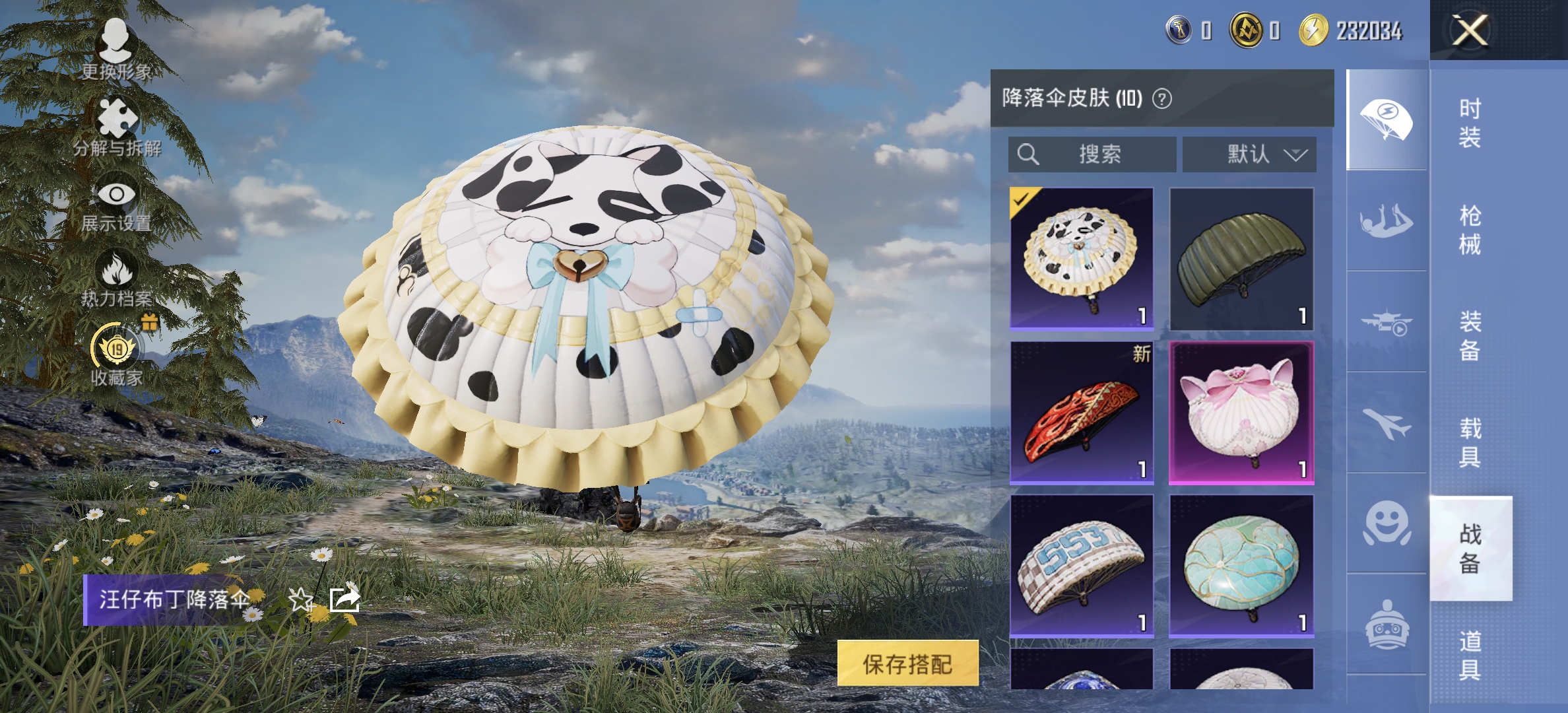Open 分解与拆解 dismantle icon
Image resolution: width=1568 pixels, height=713 pixels.
pyautogui.click(x=117, y=118)
